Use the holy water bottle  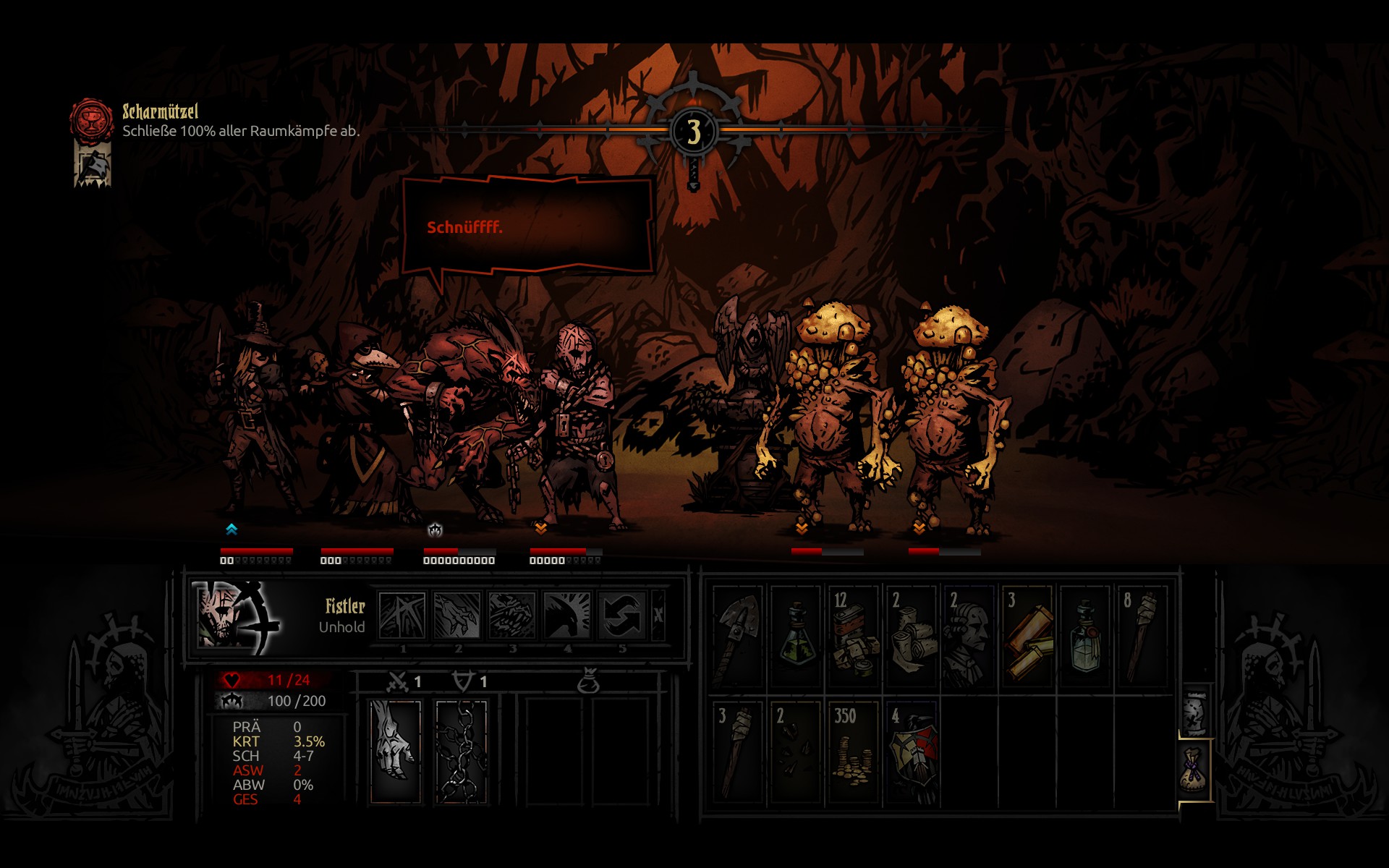(1085, 637)
